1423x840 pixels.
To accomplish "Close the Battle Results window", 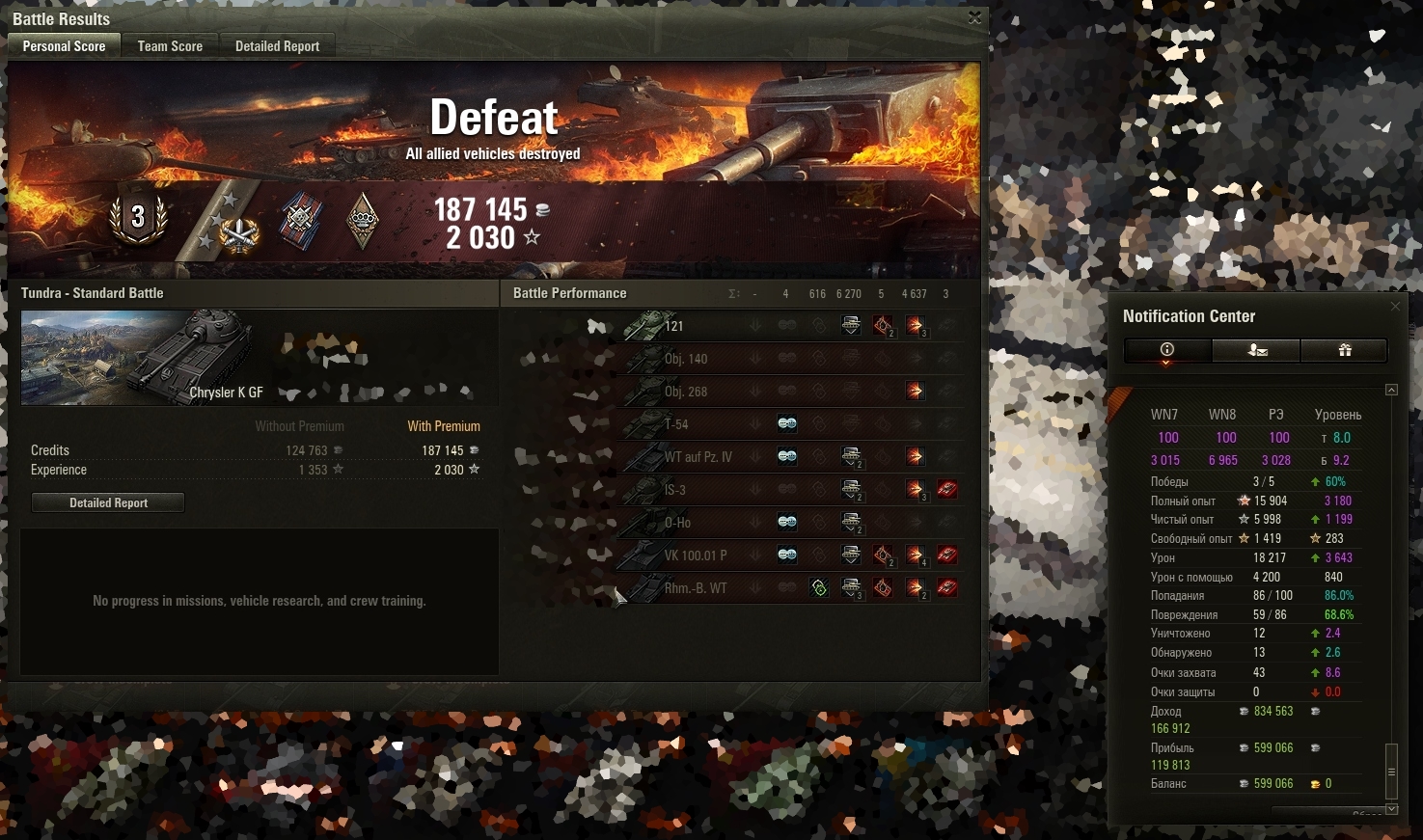I will 974,18.
